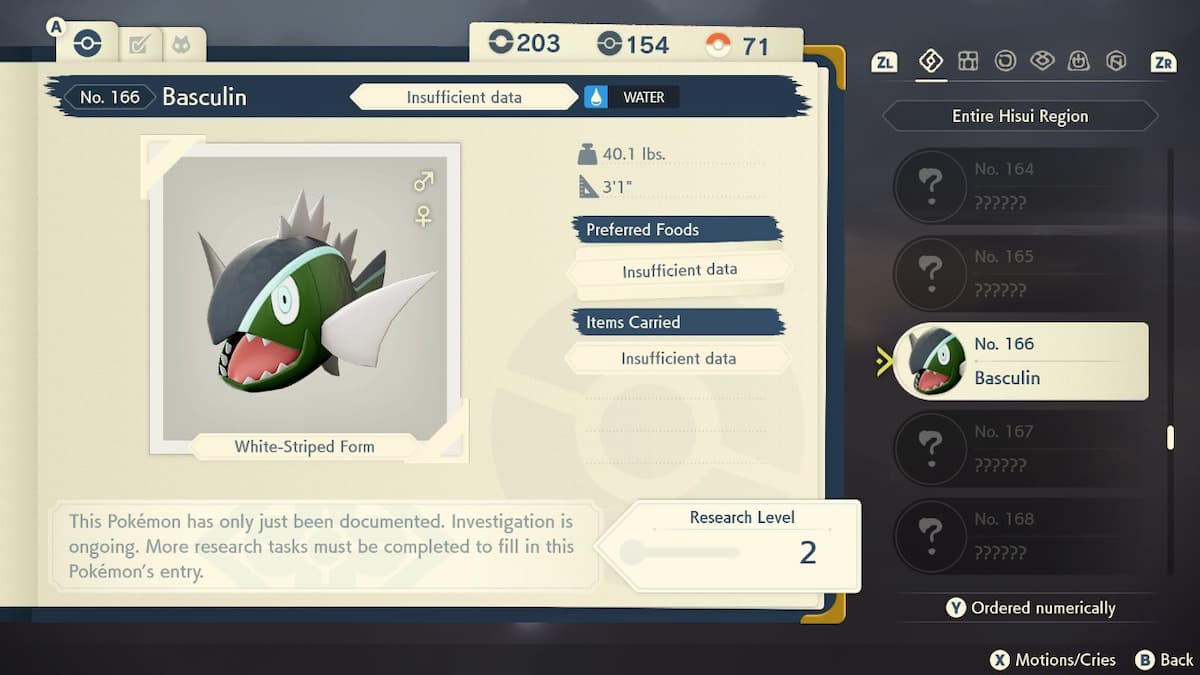Viewport: 1200px width, 675px height.
Task: Click the Entire Hisui Region header
Action: pyautogui.click(x=1019, y=116)
